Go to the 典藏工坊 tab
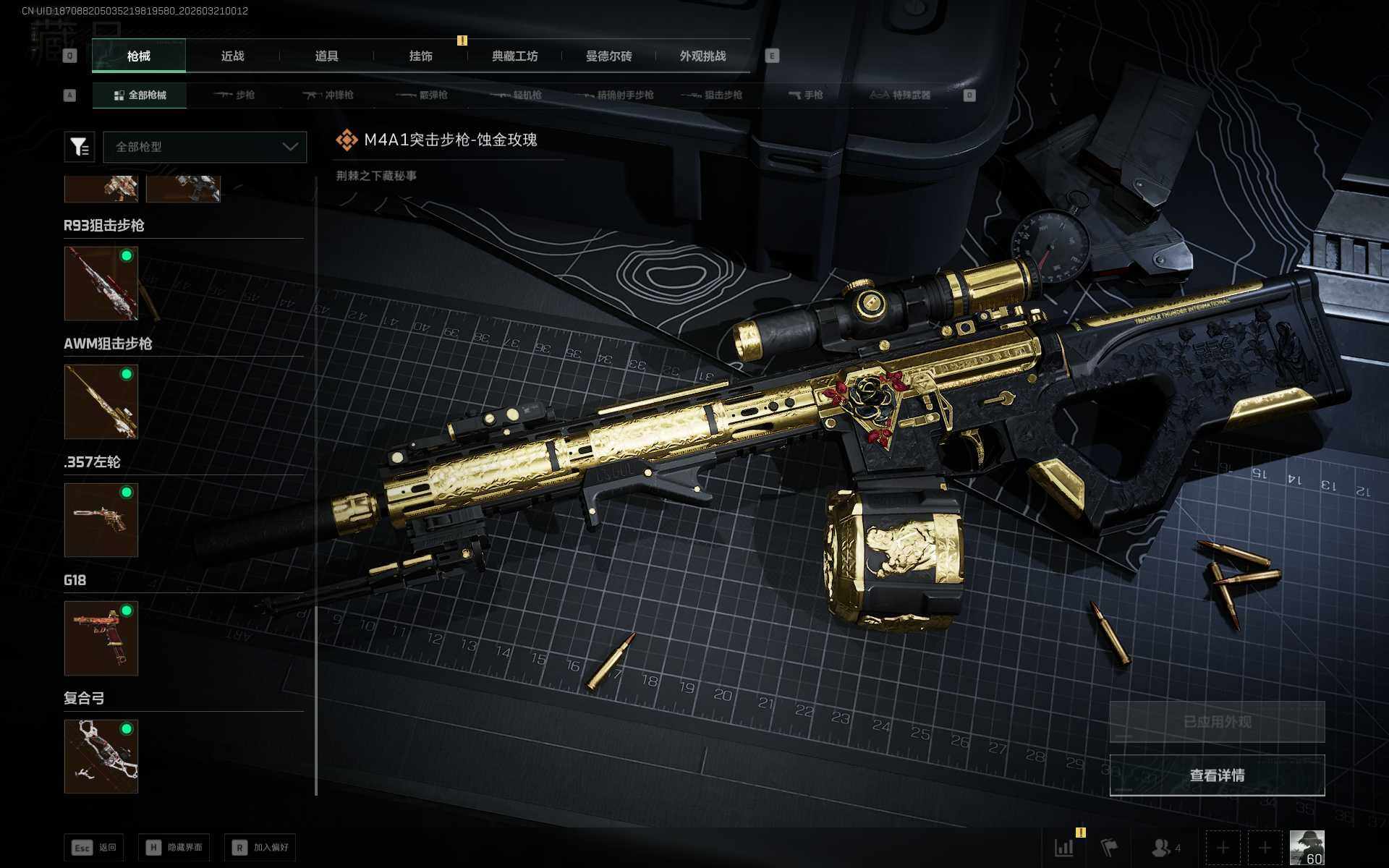The width and height of the screenshot is (1389, 868). click(x=514, y=56)
